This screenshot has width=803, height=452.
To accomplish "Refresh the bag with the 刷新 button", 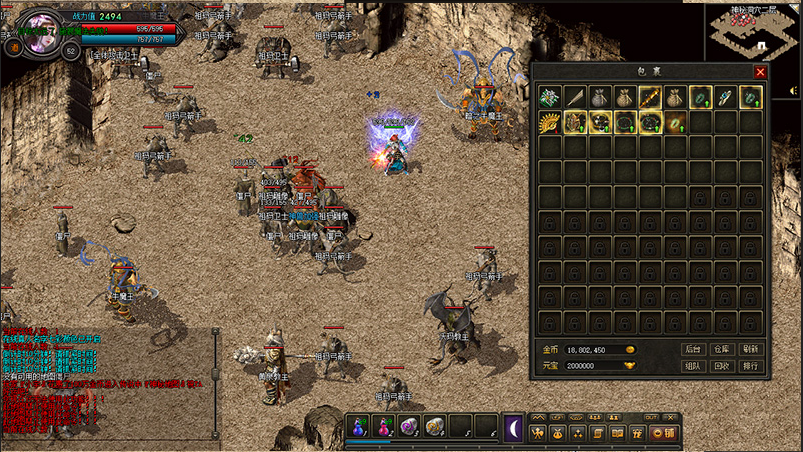I will coord(752,349).
